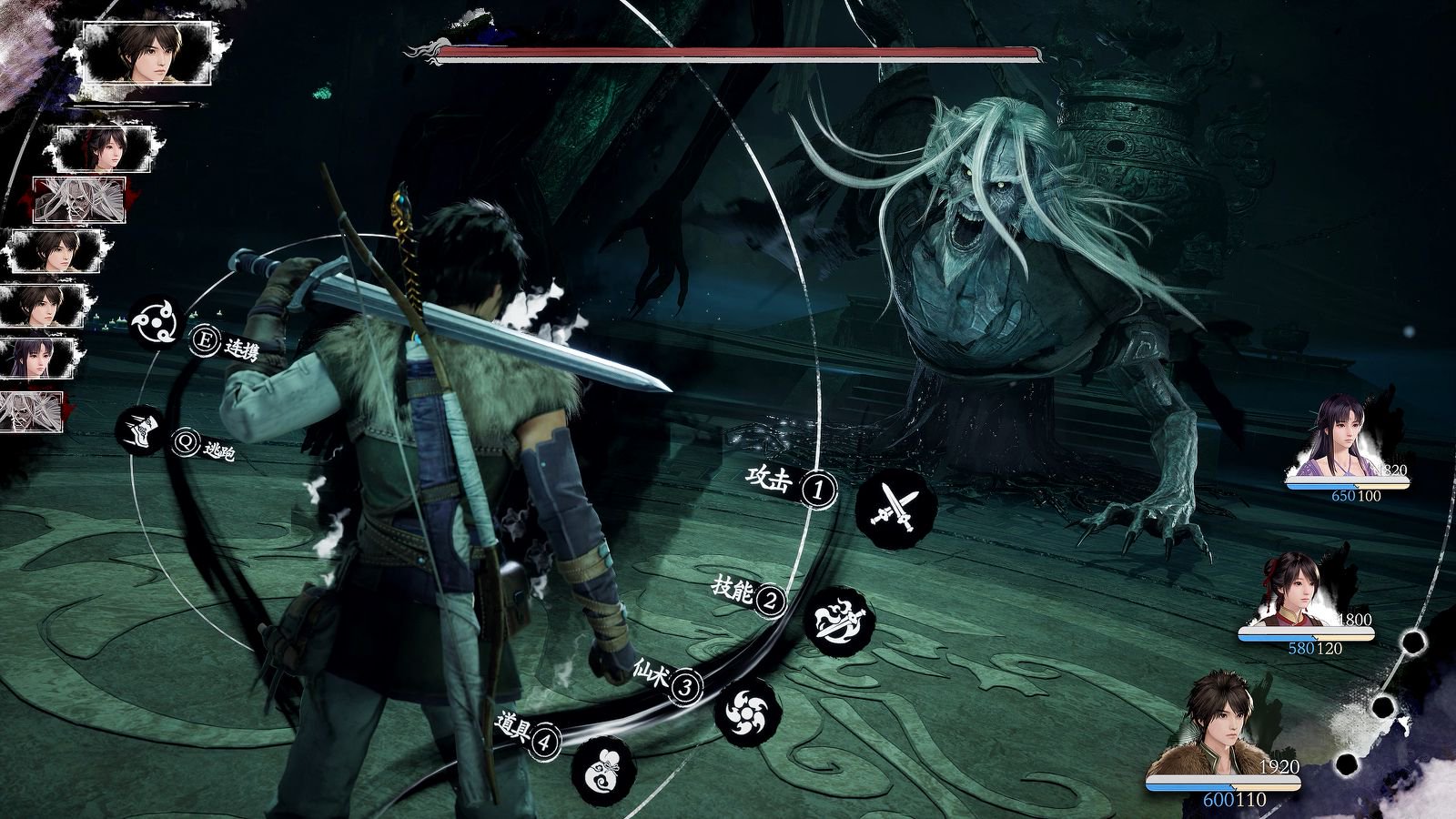Activate the 连携 combo command icon
The image size is (1456, 819).
click(158, 322)
